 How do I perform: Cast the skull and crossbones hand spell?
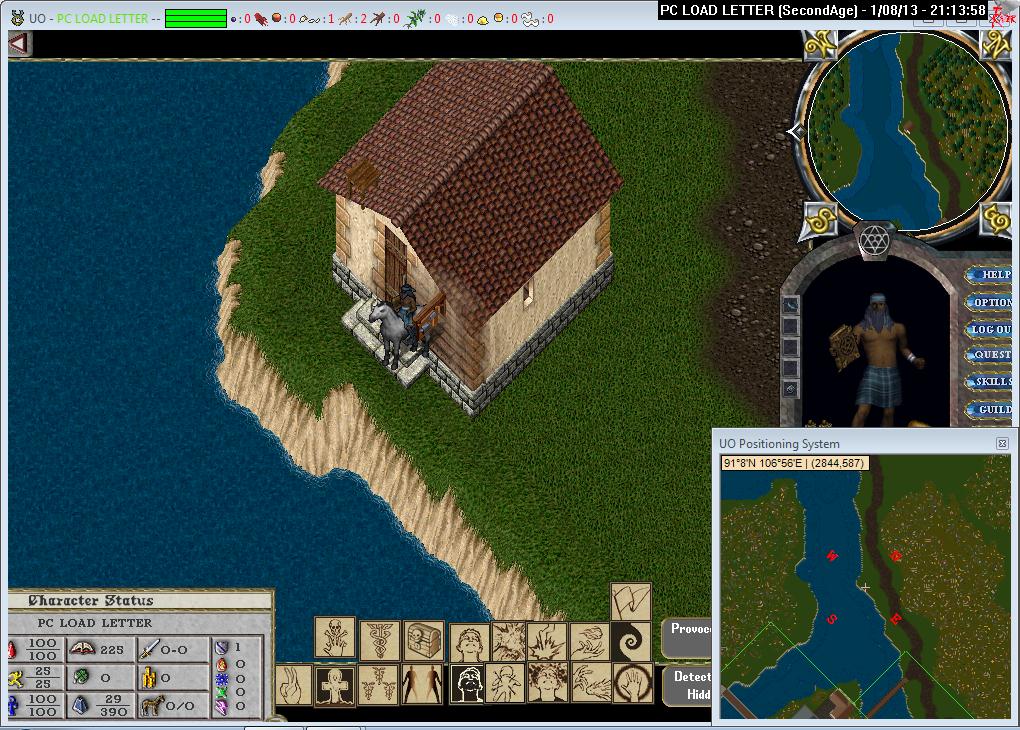(334, 636)
